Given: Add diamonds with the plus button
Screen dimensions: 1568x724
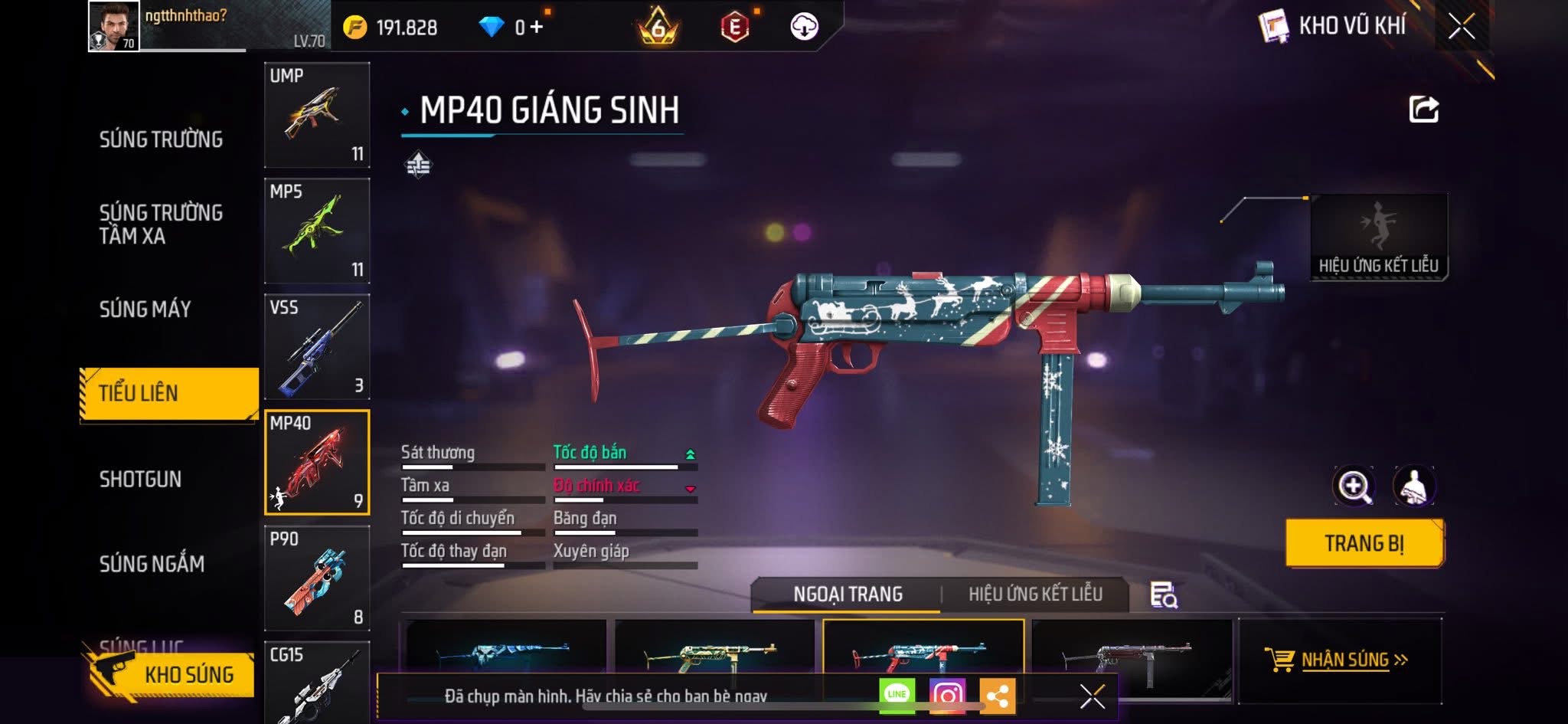Looking at the screenshot, I should (536, 28).
